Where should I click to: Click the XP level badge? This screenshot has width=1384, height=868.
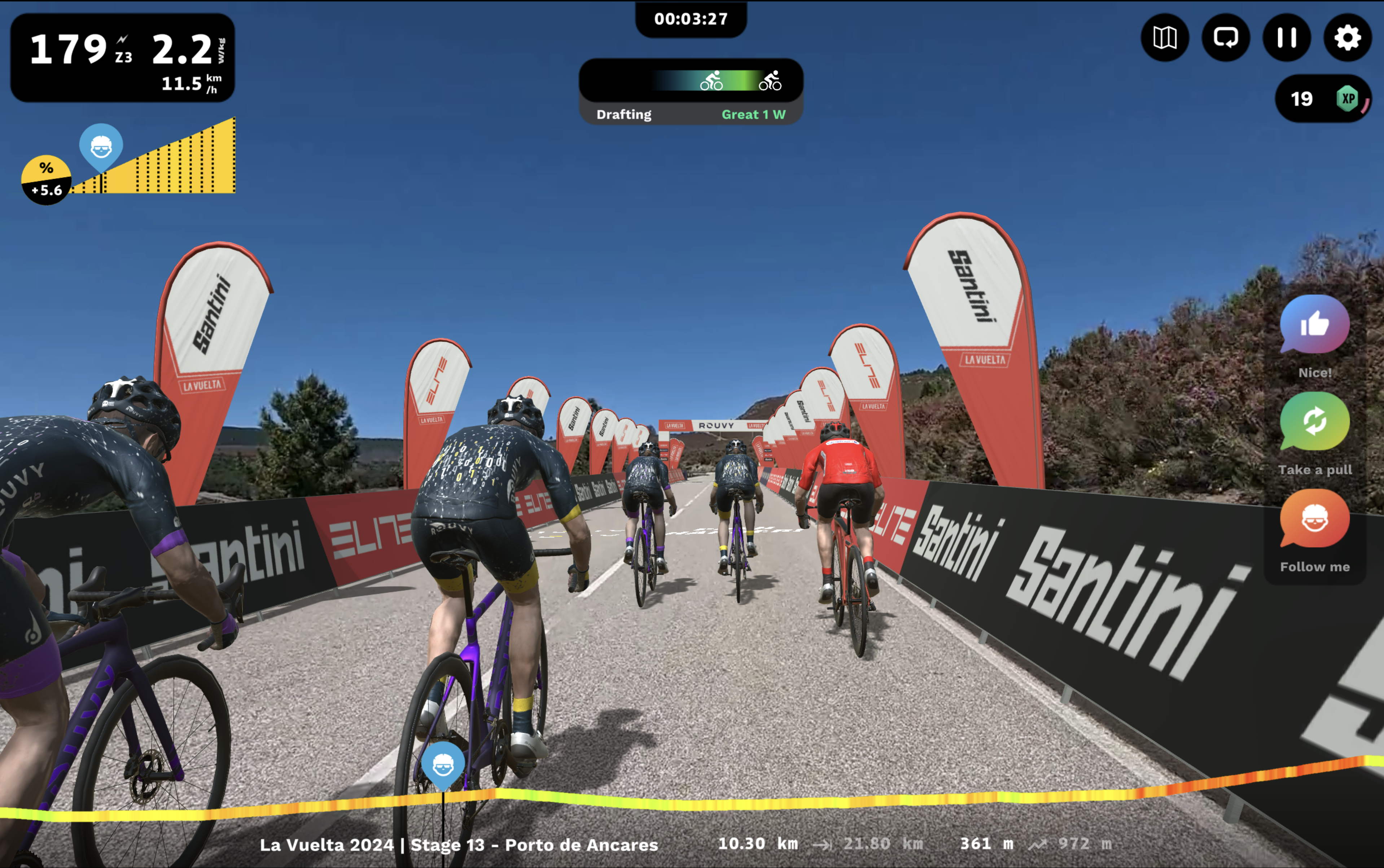point(1348,99)
